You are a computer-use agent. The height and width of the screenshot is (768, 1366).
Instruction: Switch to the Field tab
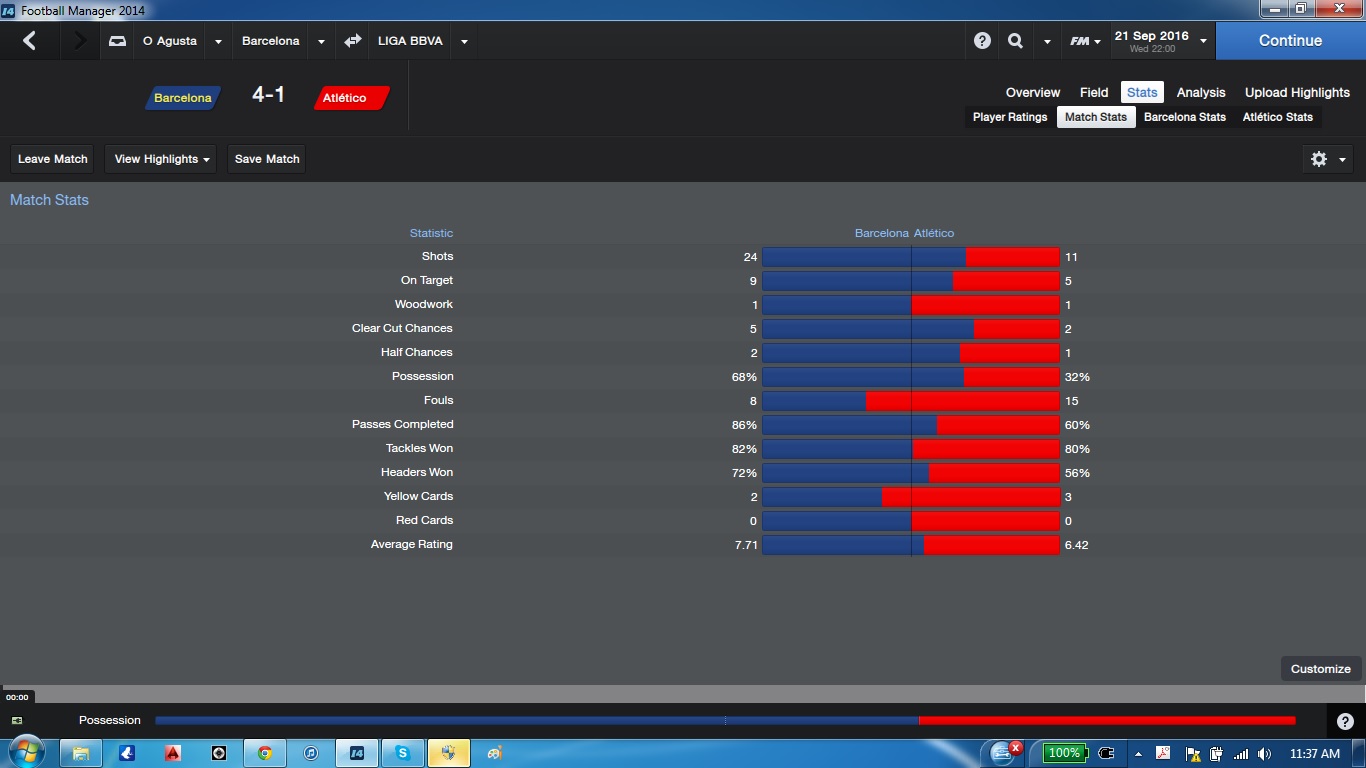pyautogui.click(x=1094, y=92)
